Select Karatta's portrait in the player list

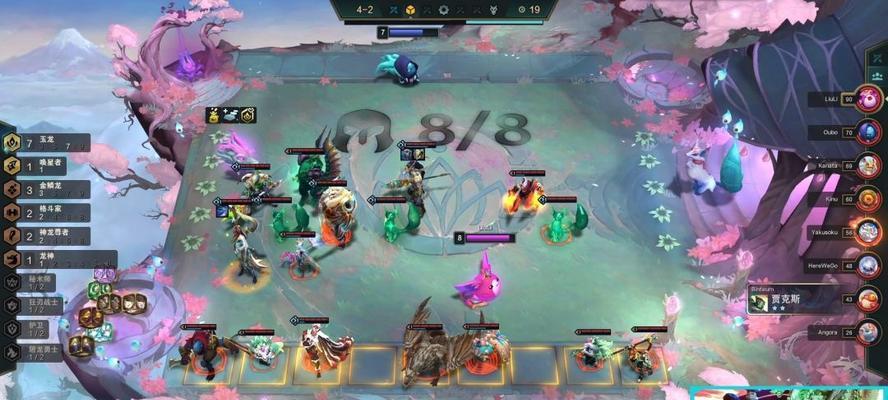(x=869, y=165)
